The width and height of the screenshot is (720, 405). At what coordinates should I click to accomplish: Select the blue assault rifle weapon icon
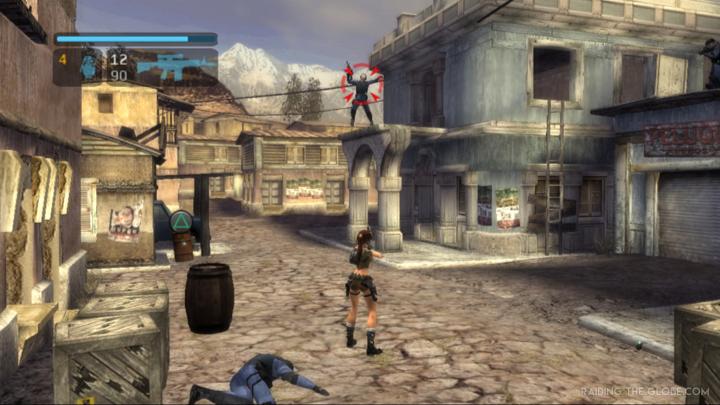(x=174, y=66)
